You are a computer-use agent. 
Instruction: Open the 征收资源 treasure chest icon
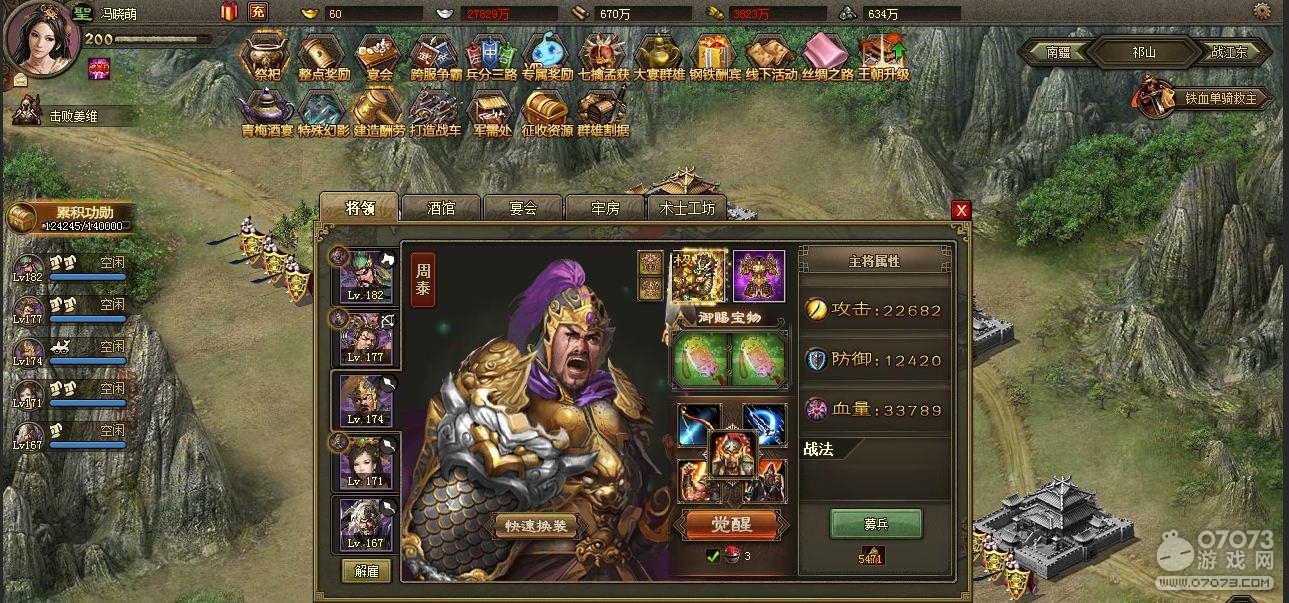[546, 113]
